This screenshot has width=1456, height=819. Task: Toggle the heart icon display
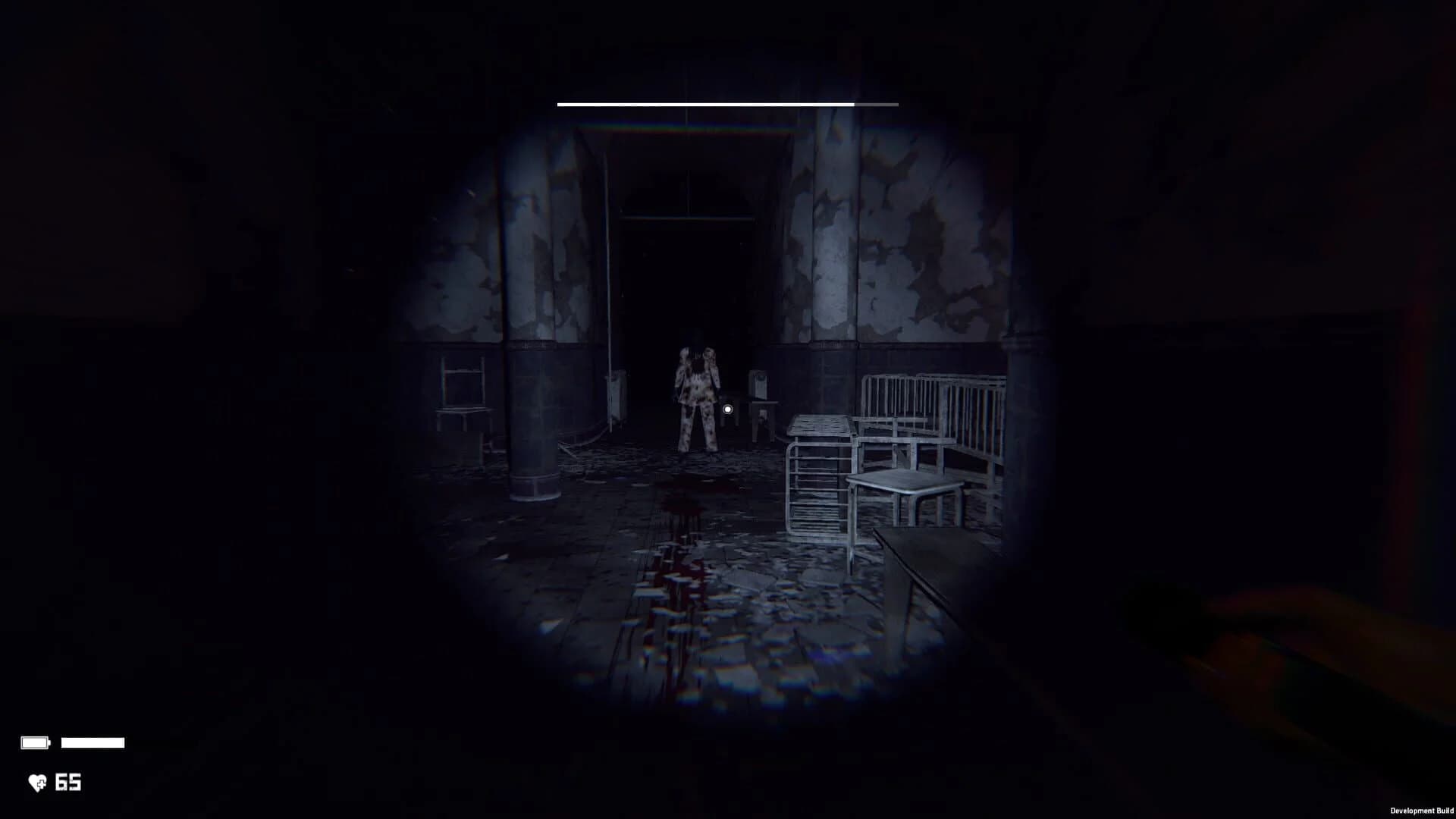(36, 783)
